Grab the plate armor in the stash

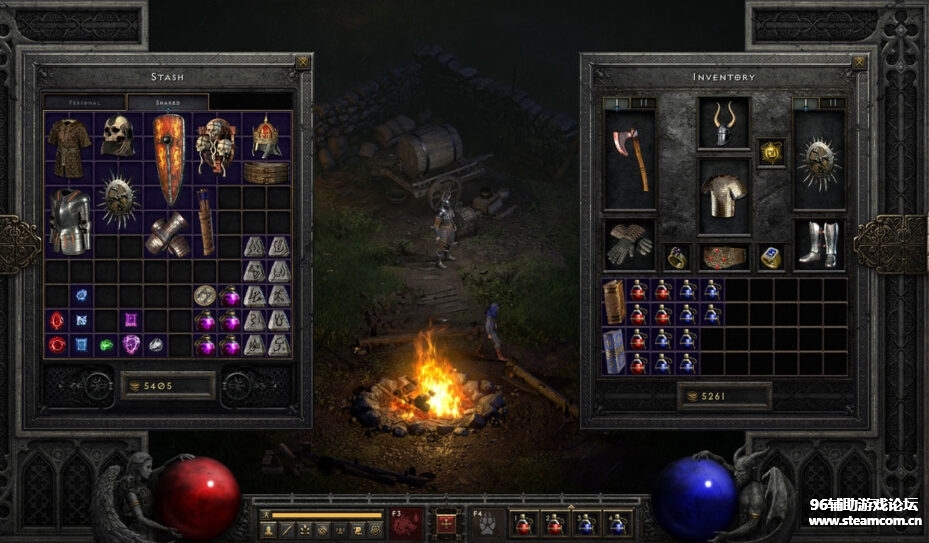pos(70,220)
